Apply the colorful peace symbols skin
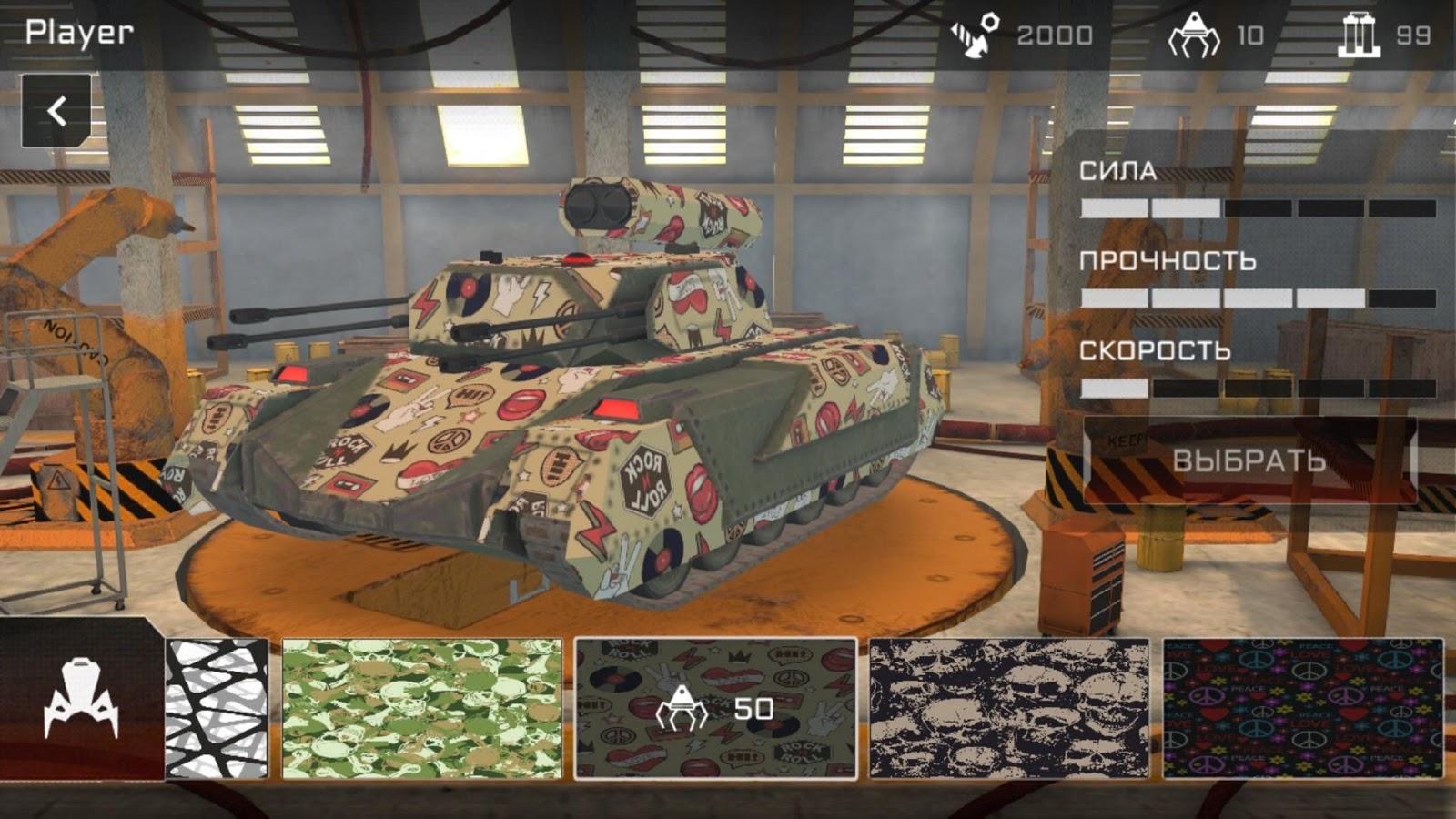Viewport: 1456px width, 819px height. point(1302,709)
